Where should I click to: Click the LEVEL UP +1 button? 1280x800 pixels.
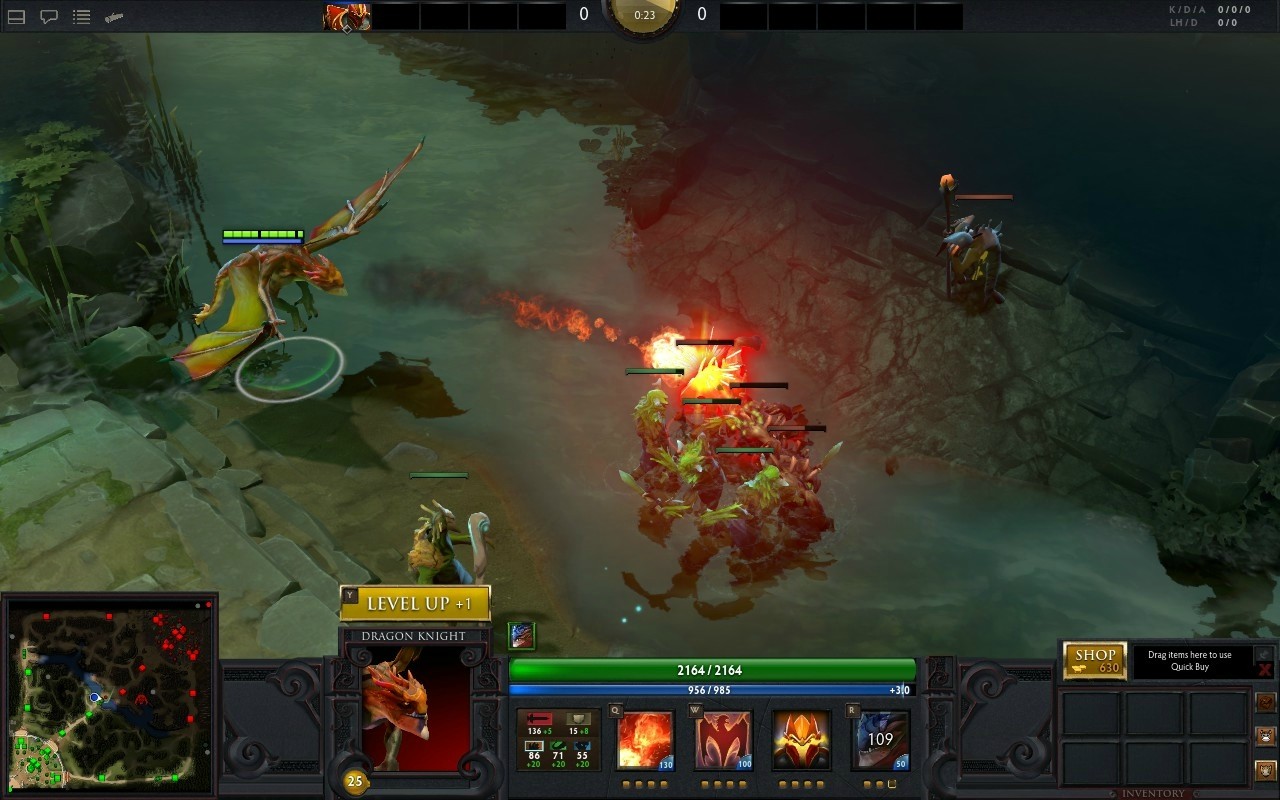coord(415,603)
